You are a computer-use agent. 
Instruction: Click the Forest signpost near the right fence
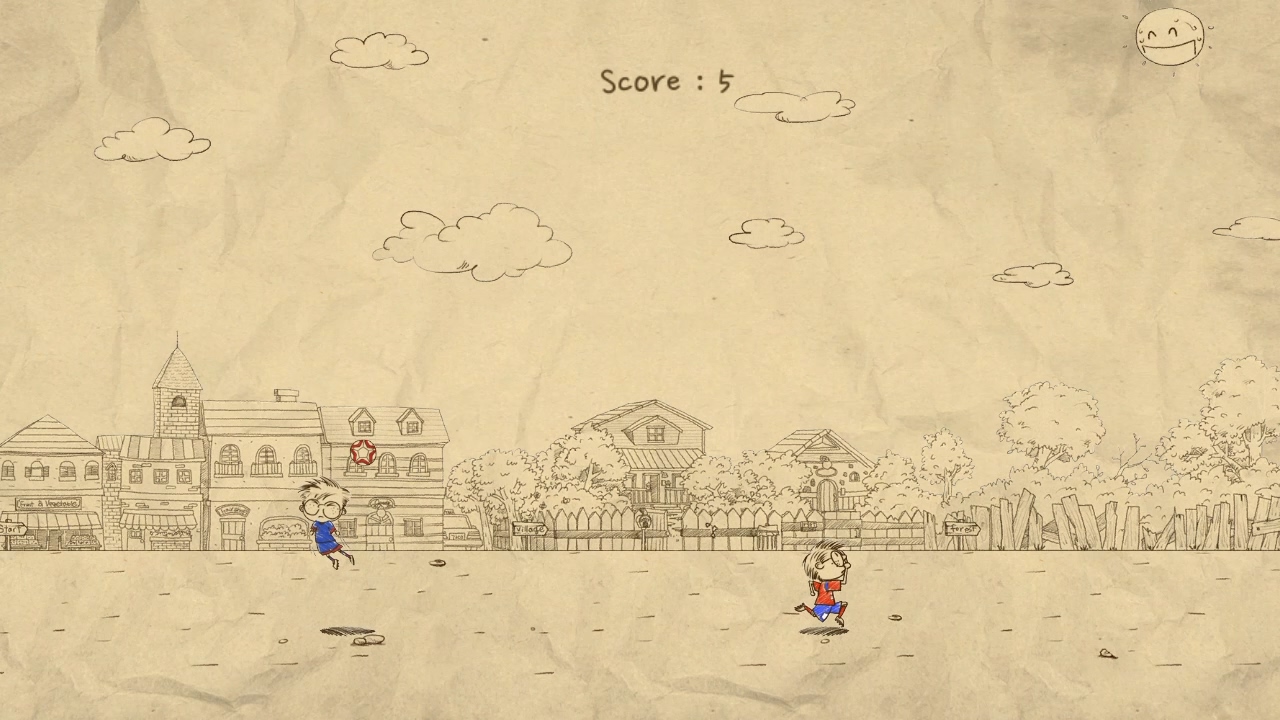[x=962, y=525]
